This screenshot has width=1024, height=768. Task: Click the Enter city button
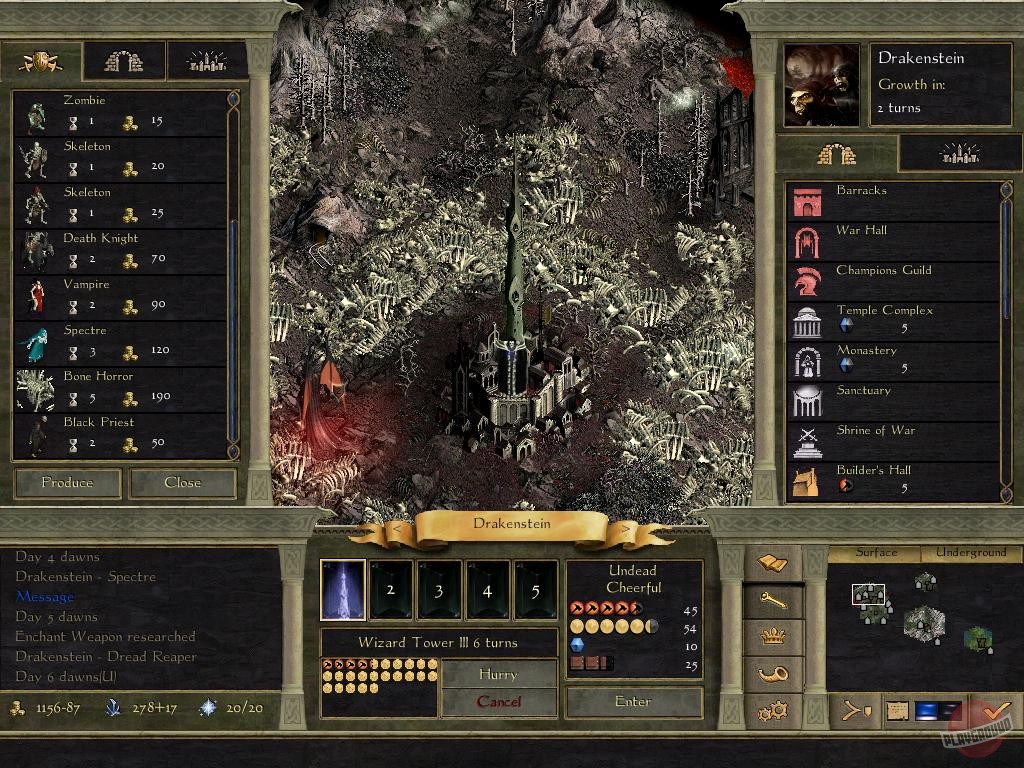[x=633, y=701]
